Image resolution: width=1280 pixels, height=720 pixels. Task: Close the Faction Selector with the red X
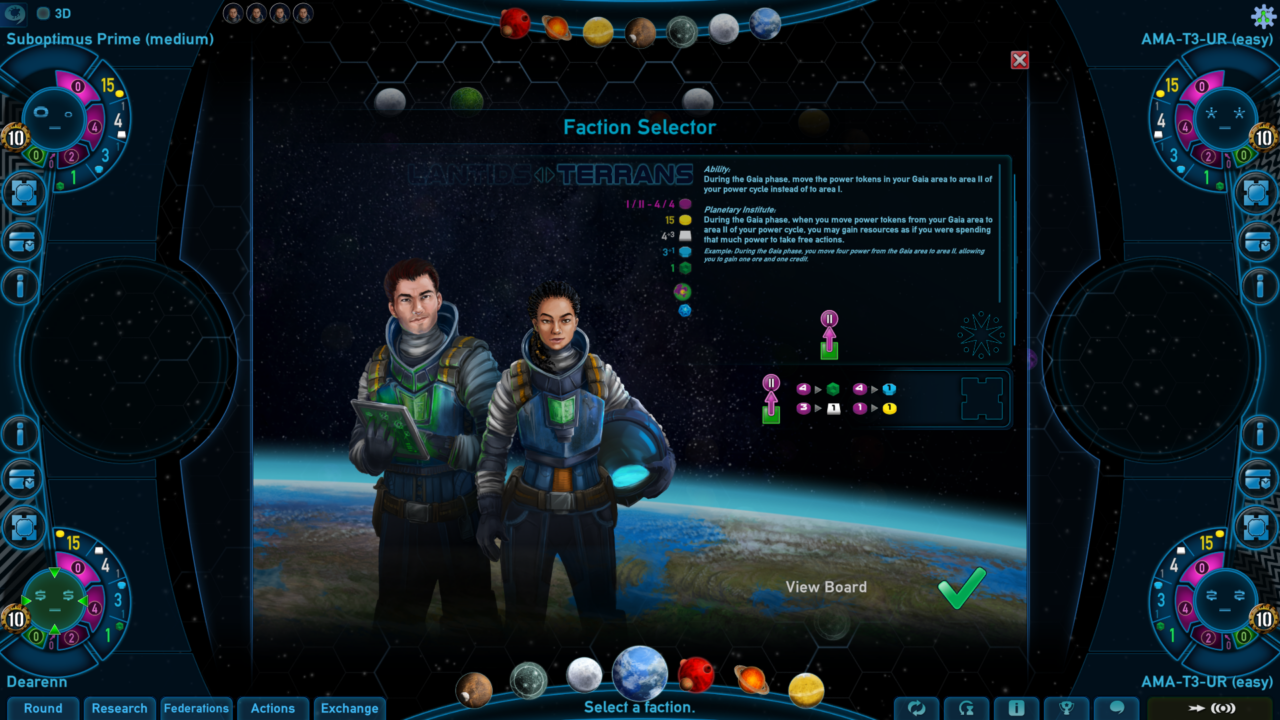pyautogui.click(x=1020, y=60)
